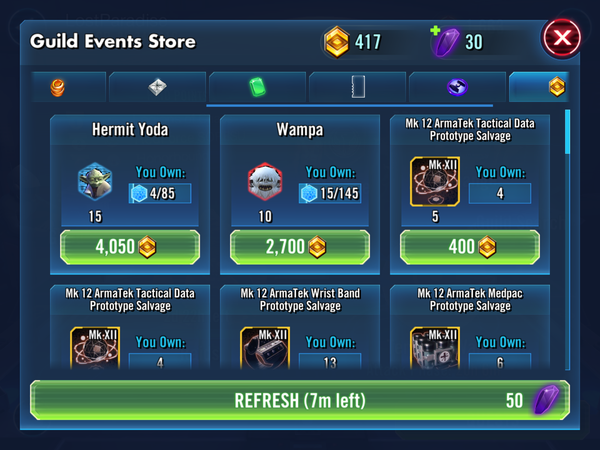Select the Wampa character portrait
This screenshot has height=450, width=600.
265,183
